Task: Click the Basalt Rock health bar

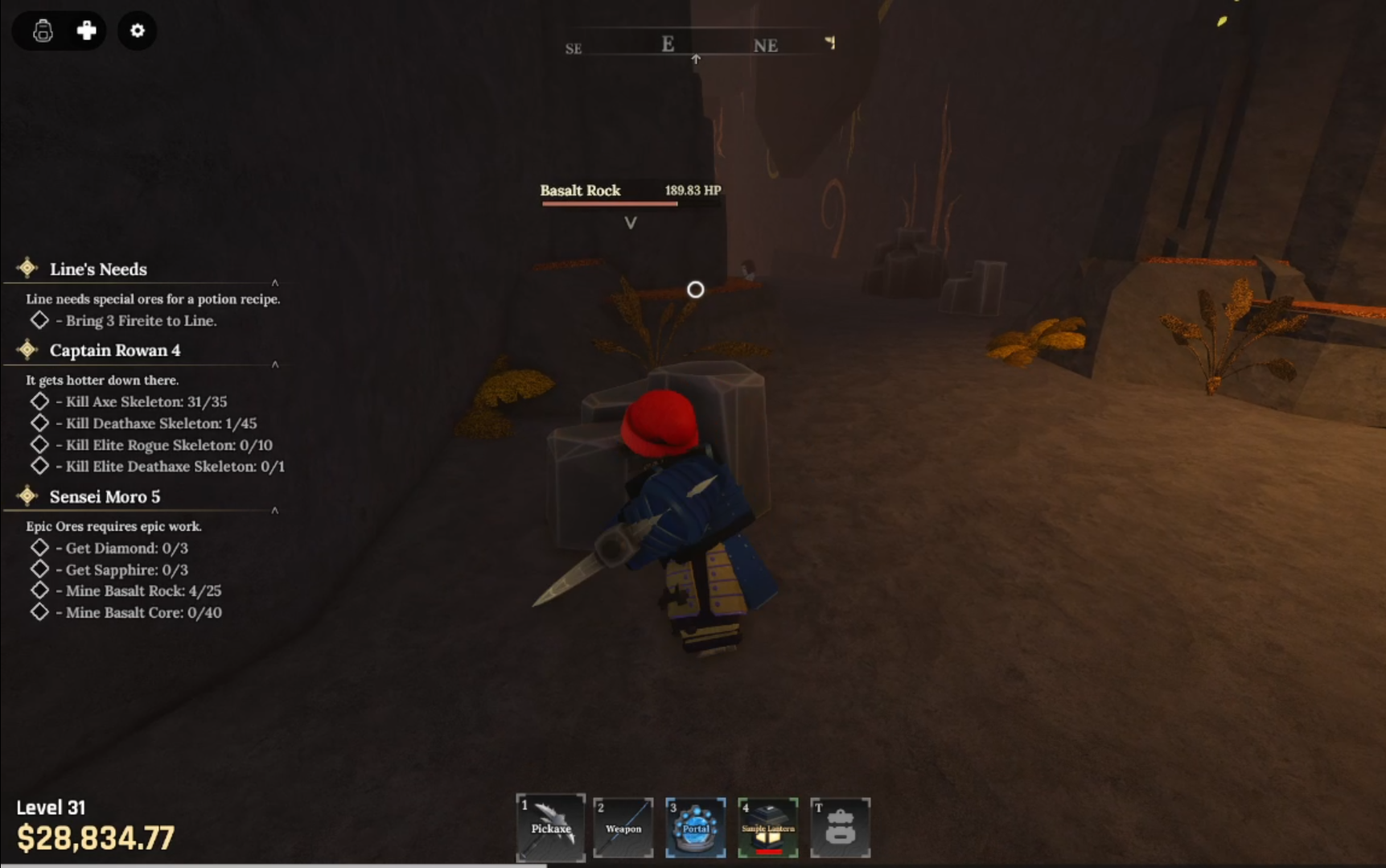Action: pyautogui.click(x=609, y=205)
